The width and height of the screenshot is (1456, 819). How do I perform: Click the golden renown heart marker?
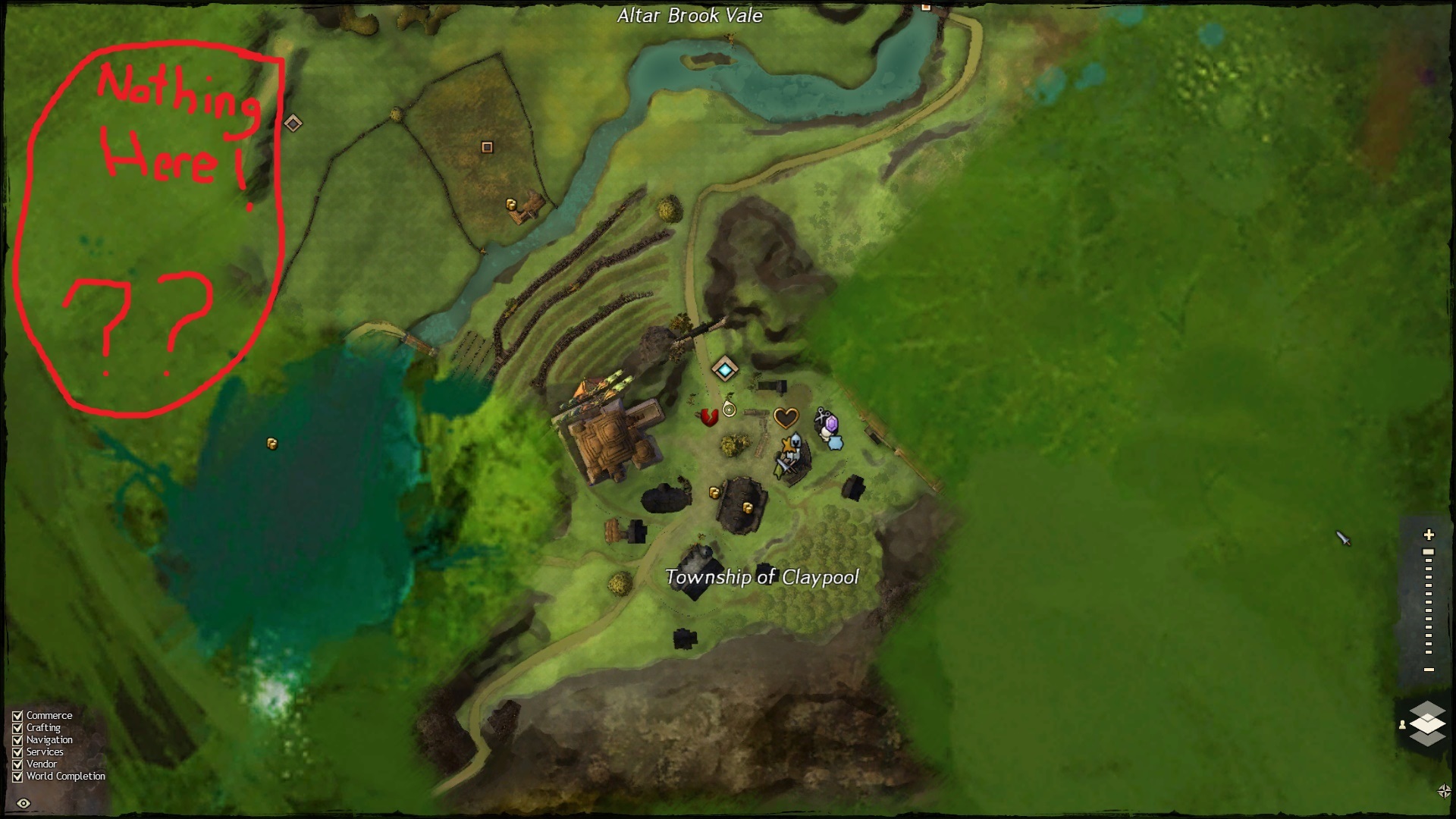click(x=786, y=417)
